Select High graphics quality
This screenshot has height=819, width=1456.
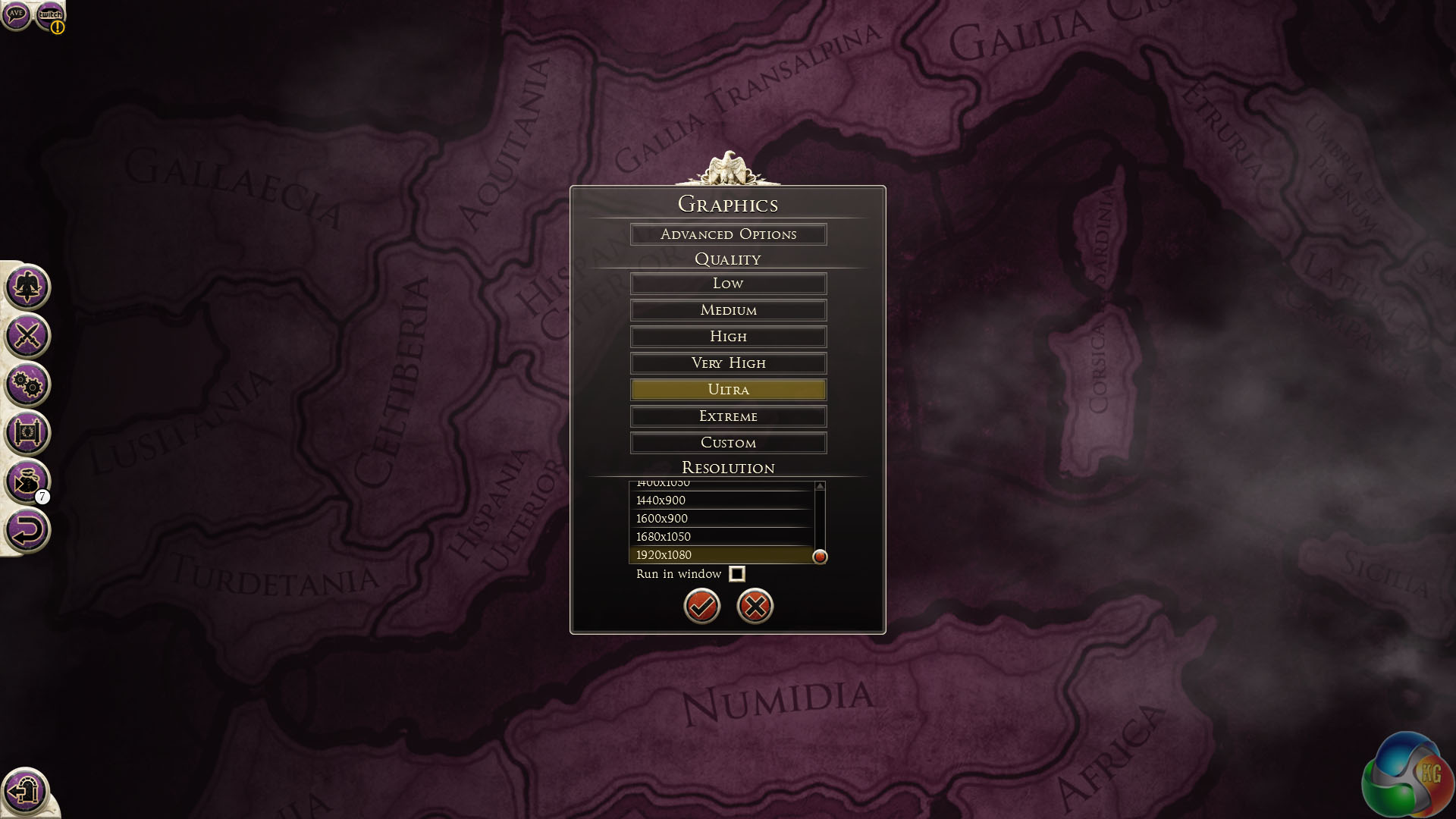point(728,337)
